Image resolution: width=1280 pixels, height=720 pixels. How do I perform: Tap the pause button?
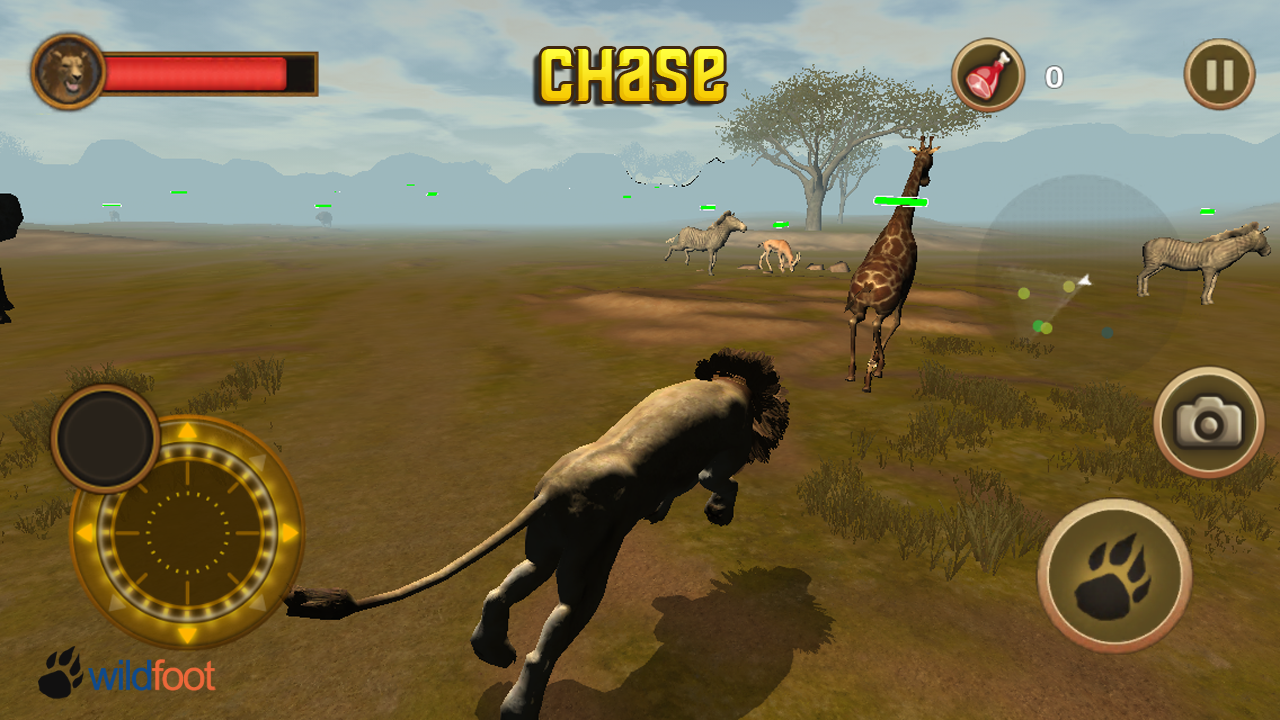click(x=1218, y=71)
